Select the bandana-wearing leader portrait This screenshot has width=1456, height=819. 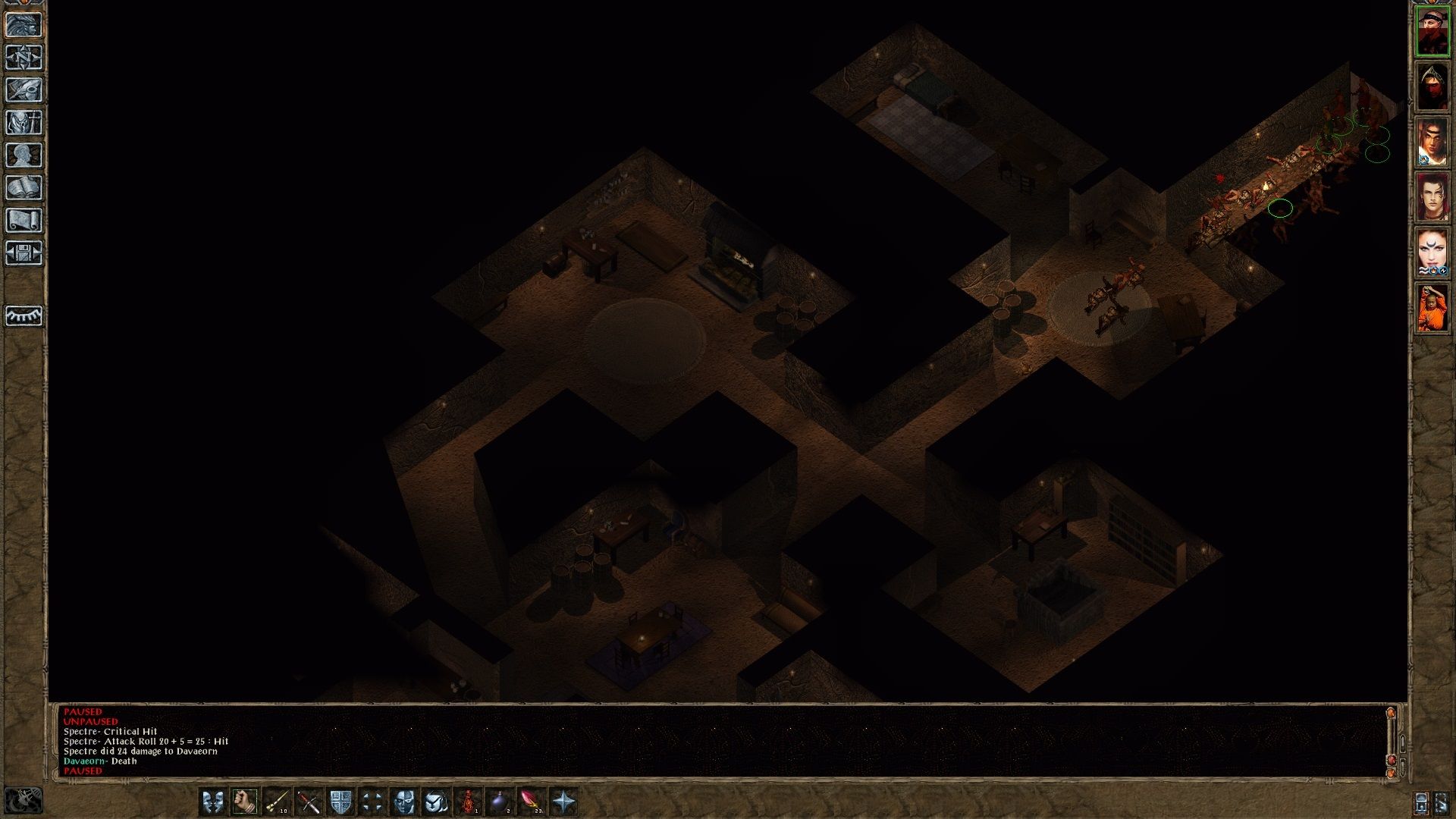tap(1432, 32)
